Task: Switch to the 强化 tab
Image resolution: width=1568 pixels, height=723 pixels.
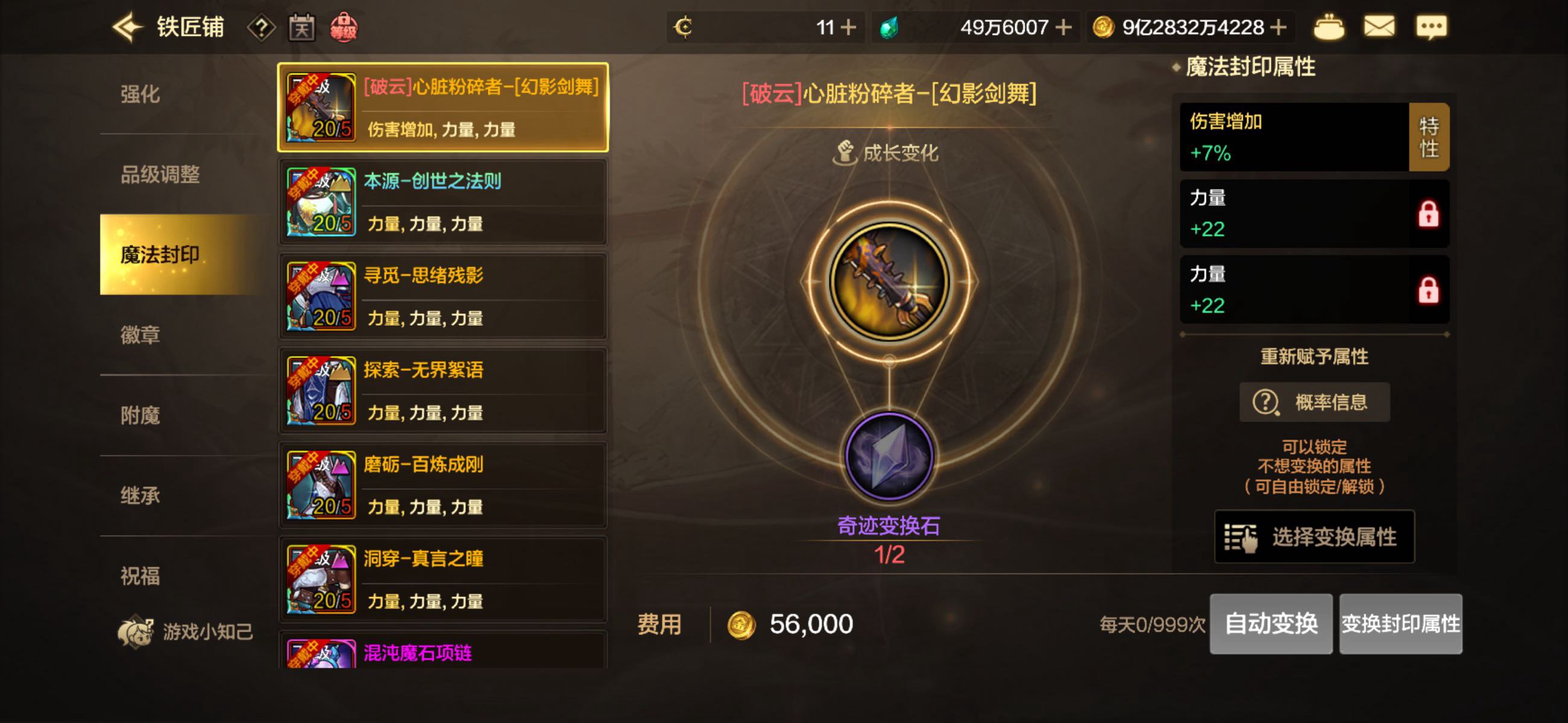Action: coord(140,95)
